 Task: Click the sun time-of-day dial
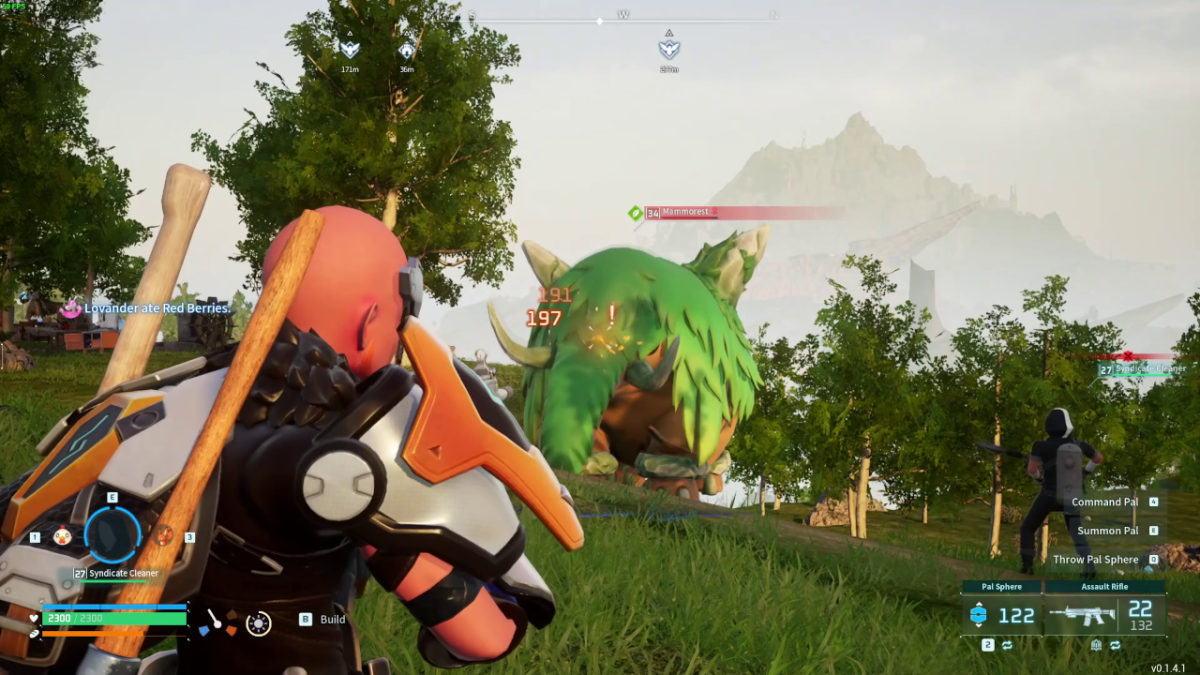pyautogui.click(x=258, y=623)
